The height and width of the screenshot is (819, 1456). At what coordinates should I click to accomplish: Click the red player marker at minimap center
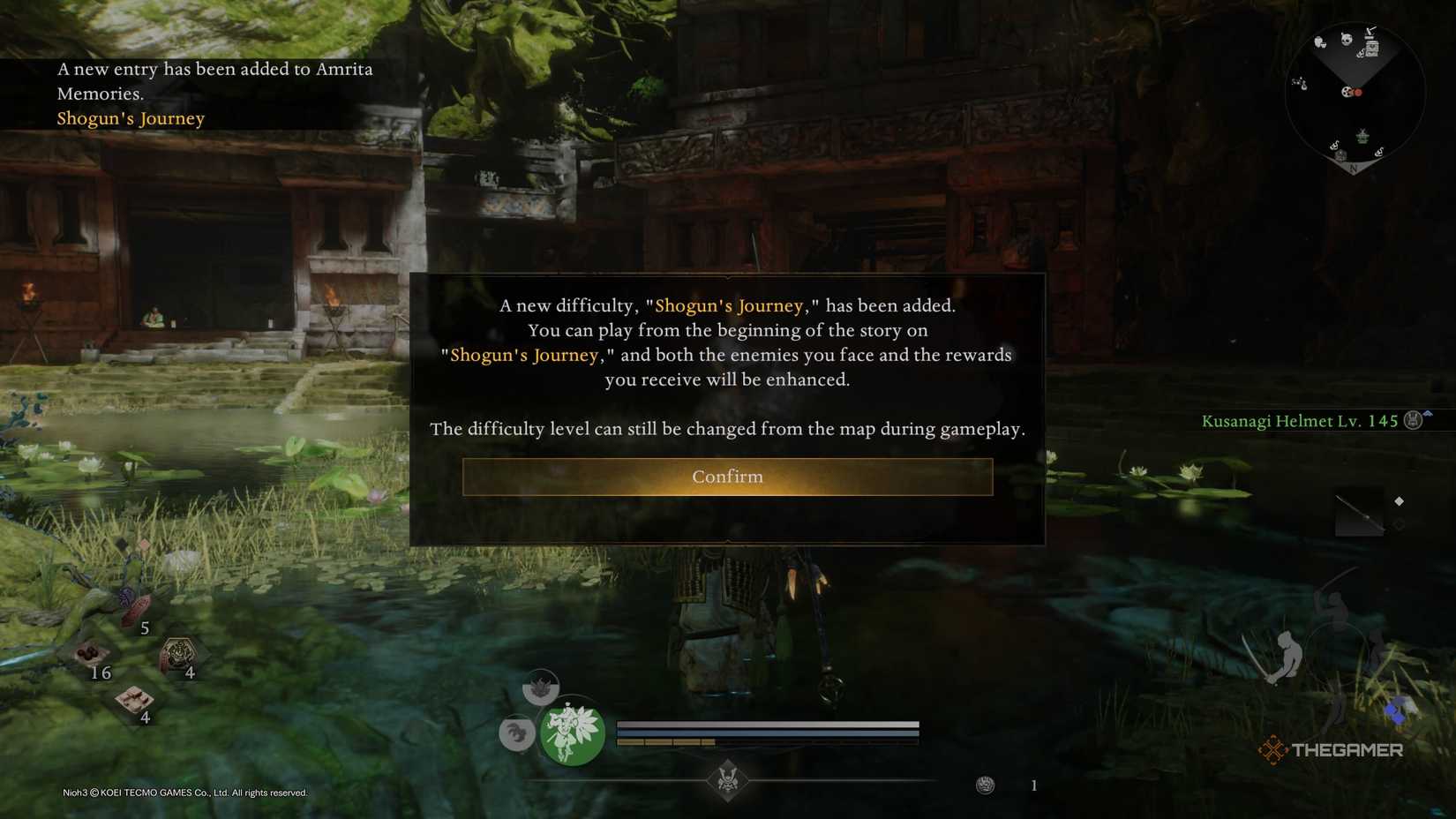point(1358,92)
